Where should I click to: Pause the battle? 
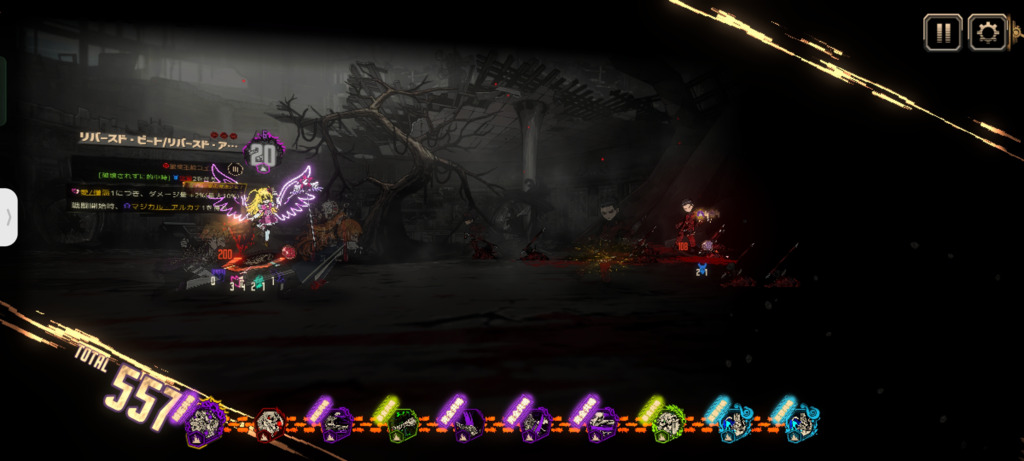click(x=942, y=33)
